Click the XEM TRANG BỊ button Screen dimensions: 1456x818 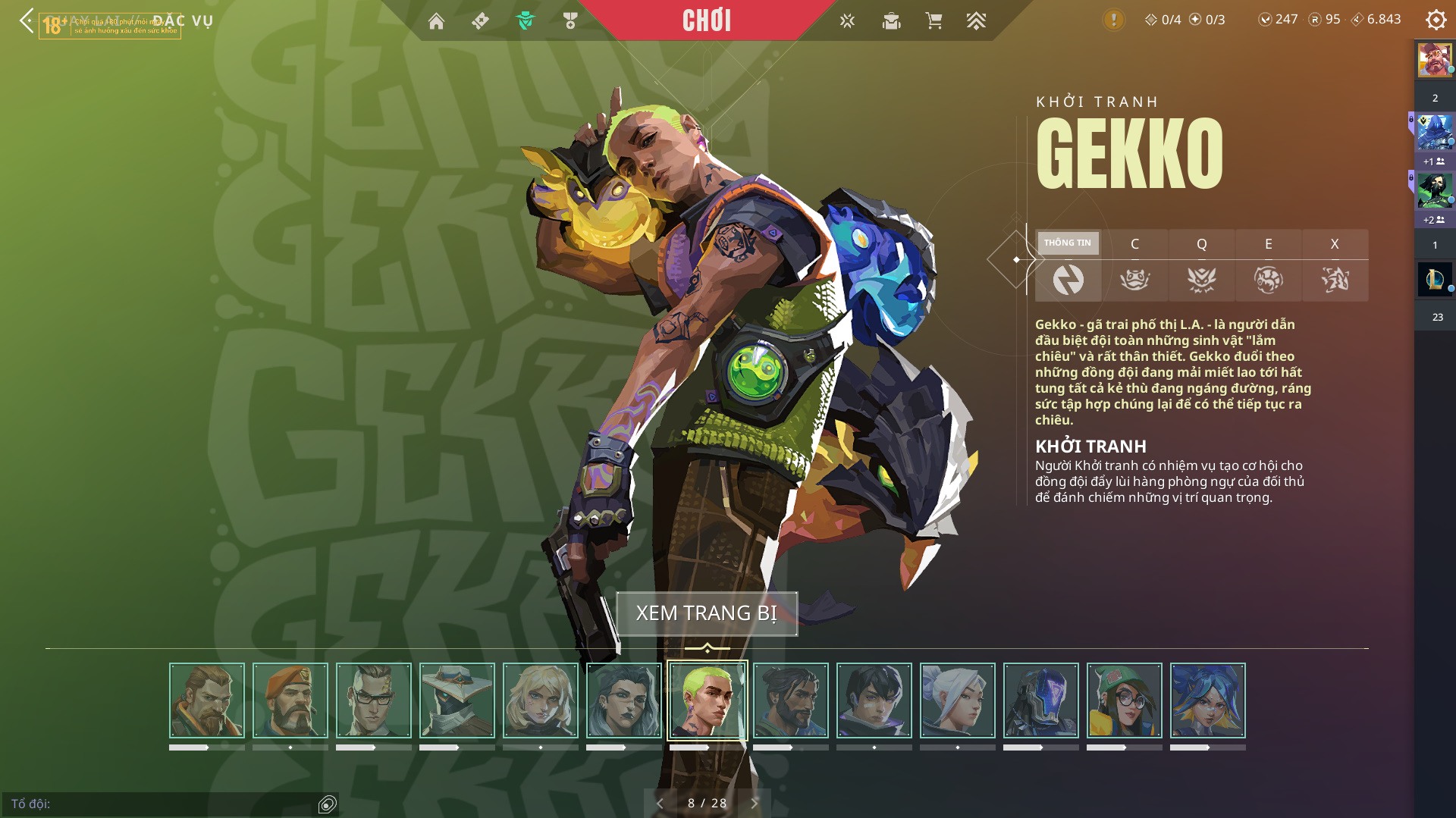tap(707, 613)
